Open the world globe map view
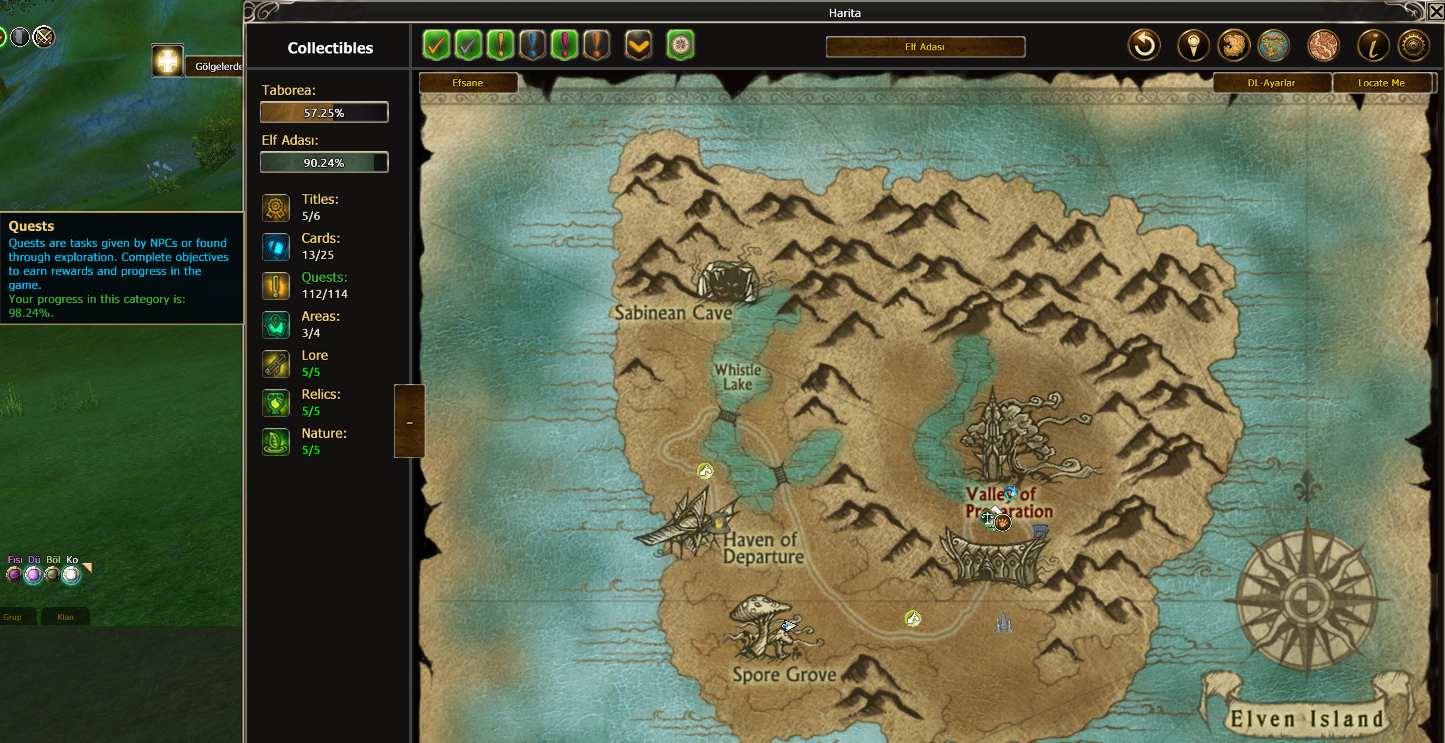Viewport: 1445px width, 743px height. tap(1272, 45)
